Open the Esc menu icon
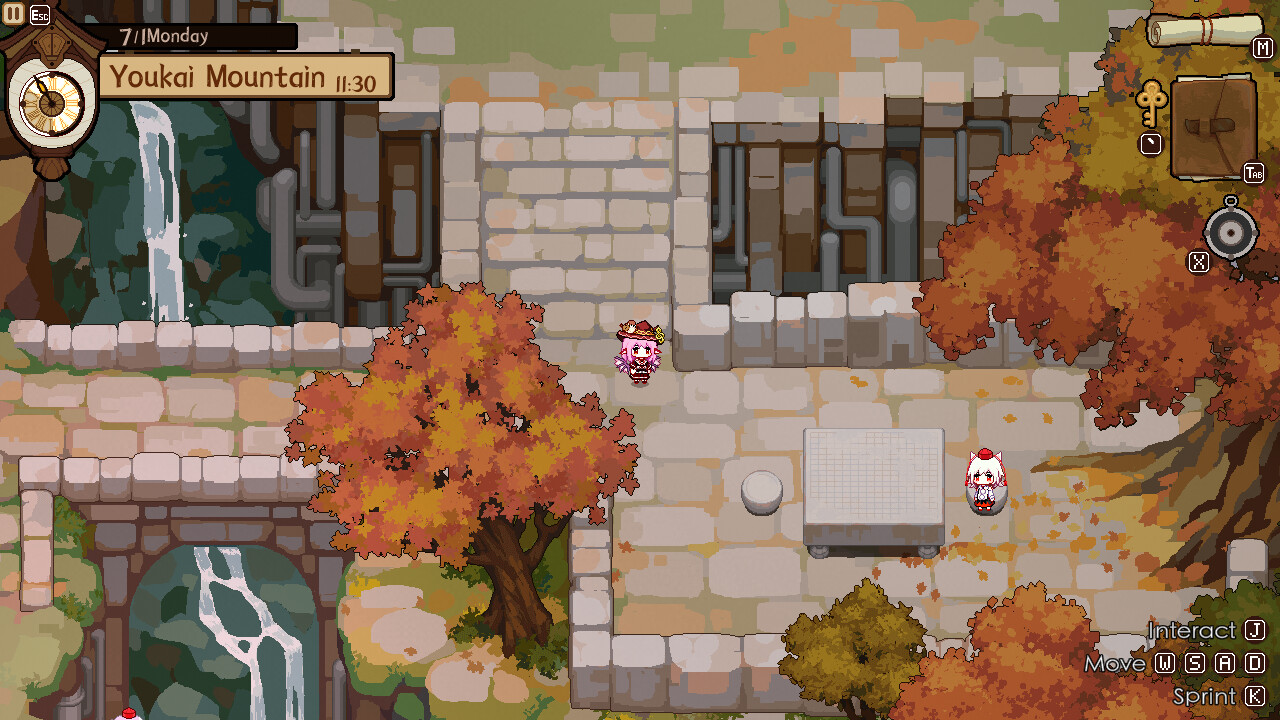 (x=40, y=14)
